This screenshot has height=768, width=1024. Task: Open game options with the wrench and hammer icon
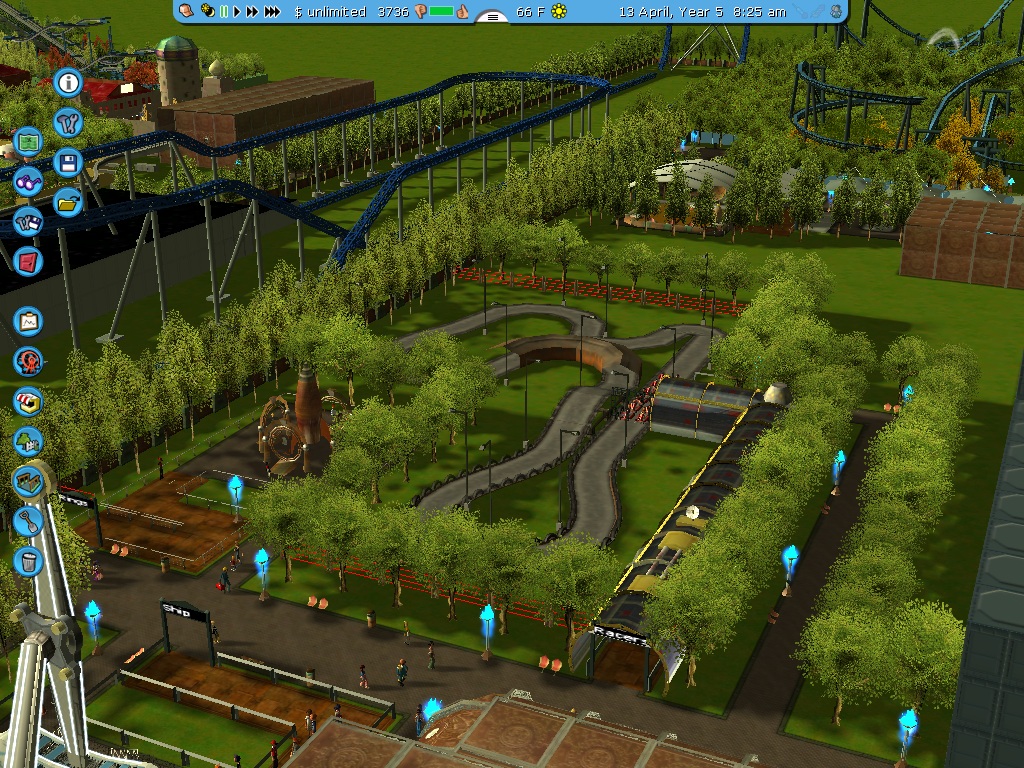tap(69, 123)
